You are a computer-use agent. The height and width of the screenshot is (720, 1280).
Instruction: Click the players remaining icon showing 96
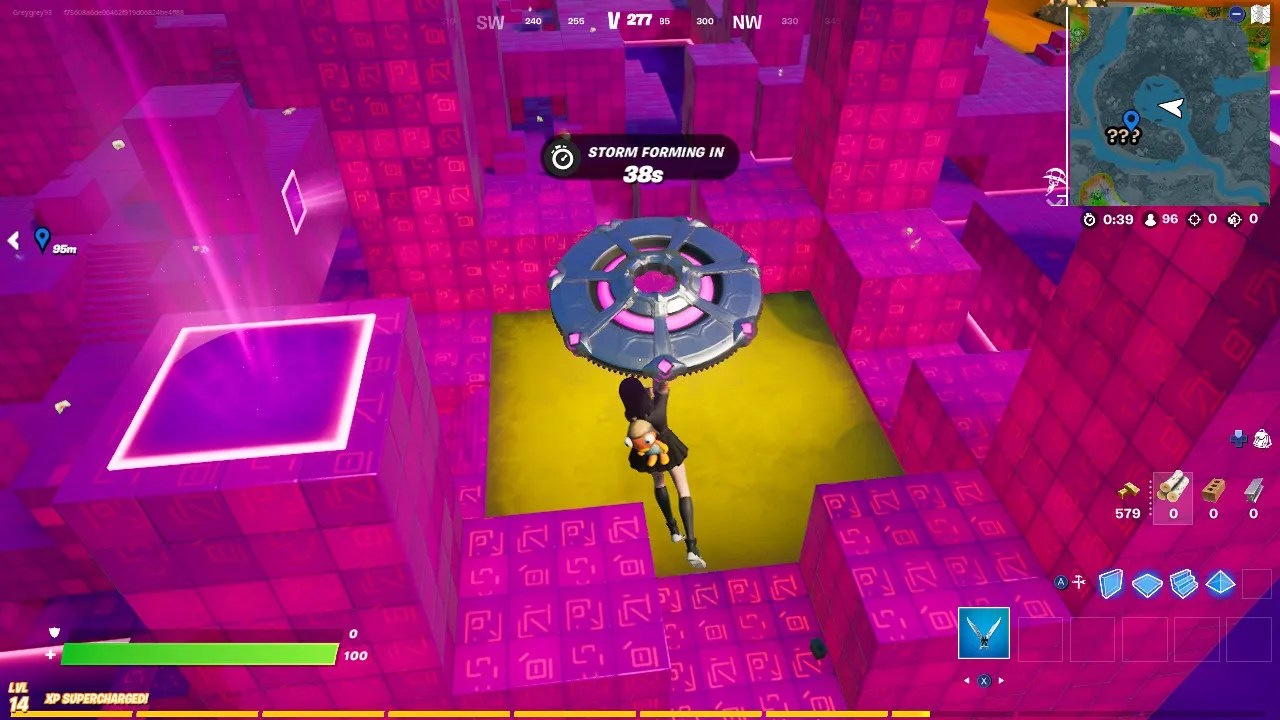pos(1150,220)
